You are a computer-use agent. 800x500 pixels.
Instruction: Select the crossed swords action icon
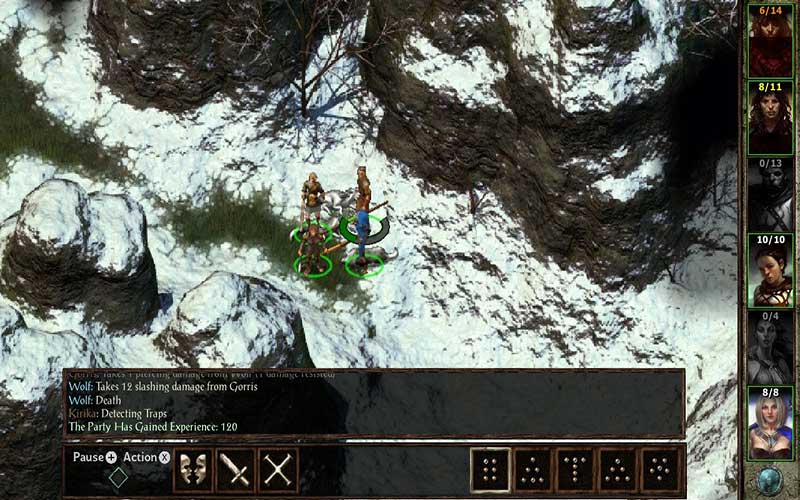tap(279, 469)
